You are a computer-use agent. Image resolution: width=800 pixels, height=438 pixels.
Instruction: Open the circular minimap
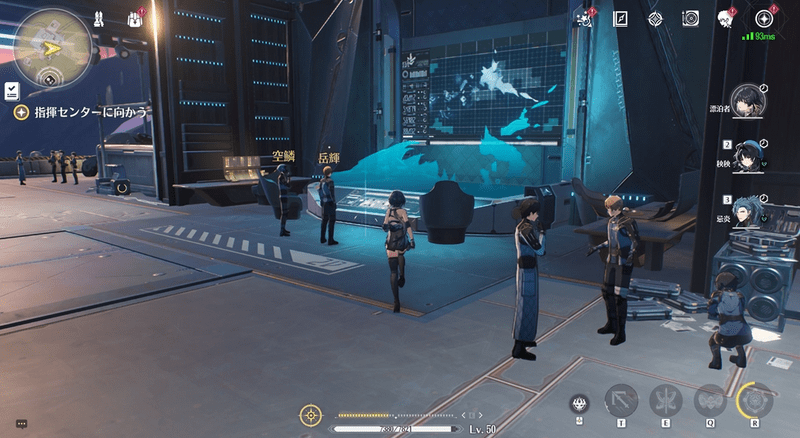click(x=48, y=41)
